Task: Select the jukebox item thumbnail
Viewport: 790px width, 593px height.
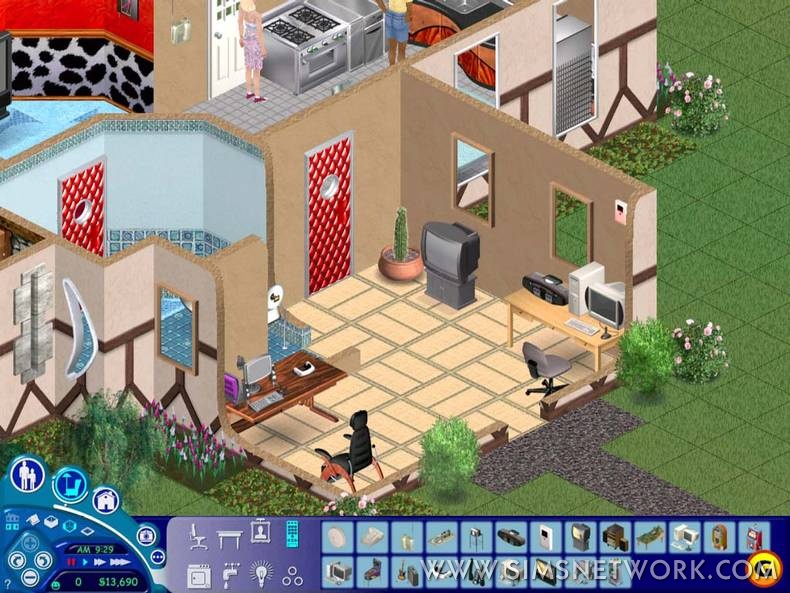Action: click(x=719, y=537)
